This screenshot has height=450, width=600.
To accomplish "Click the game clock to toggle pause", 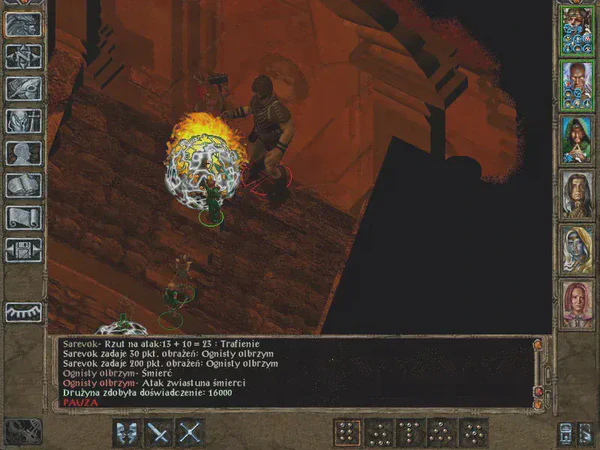I will pyautogui.click(x=22, y=431).
